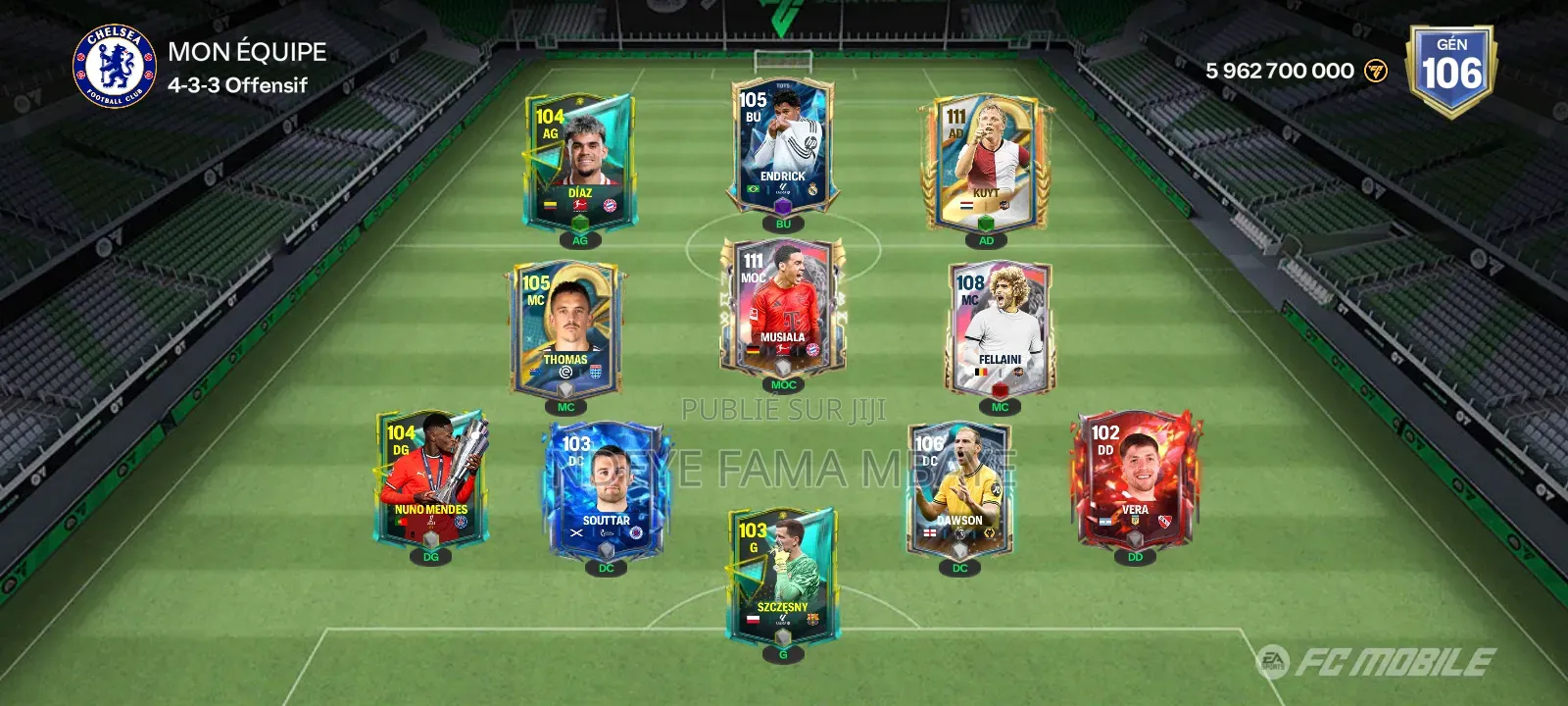Tap the Poland flag on Szczęsny's card
This screenshot has width=1568, height=706.
pyautogui.click(x=753, y=619)
